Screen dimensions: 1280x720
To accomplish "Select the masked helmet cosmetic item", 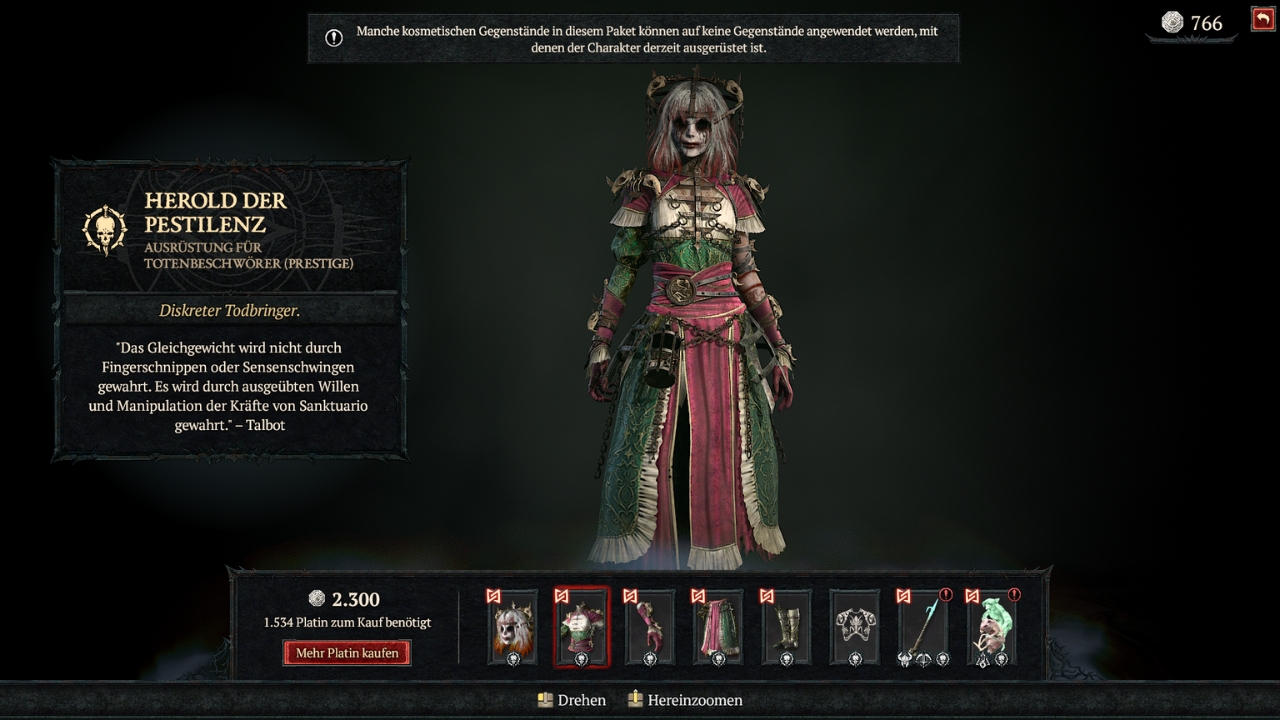I will (512, 627).
